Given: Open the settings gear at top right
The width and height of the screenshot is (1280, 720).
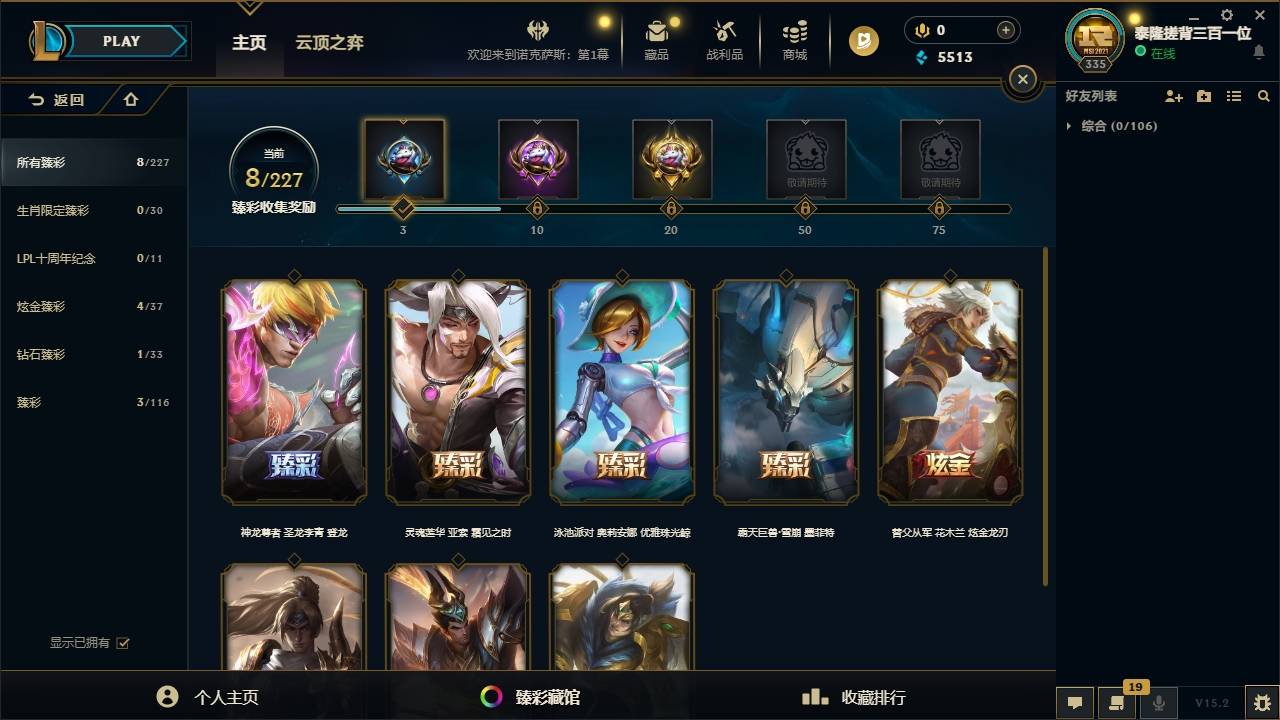Looking at the screenshot, I should point(1226,15).
